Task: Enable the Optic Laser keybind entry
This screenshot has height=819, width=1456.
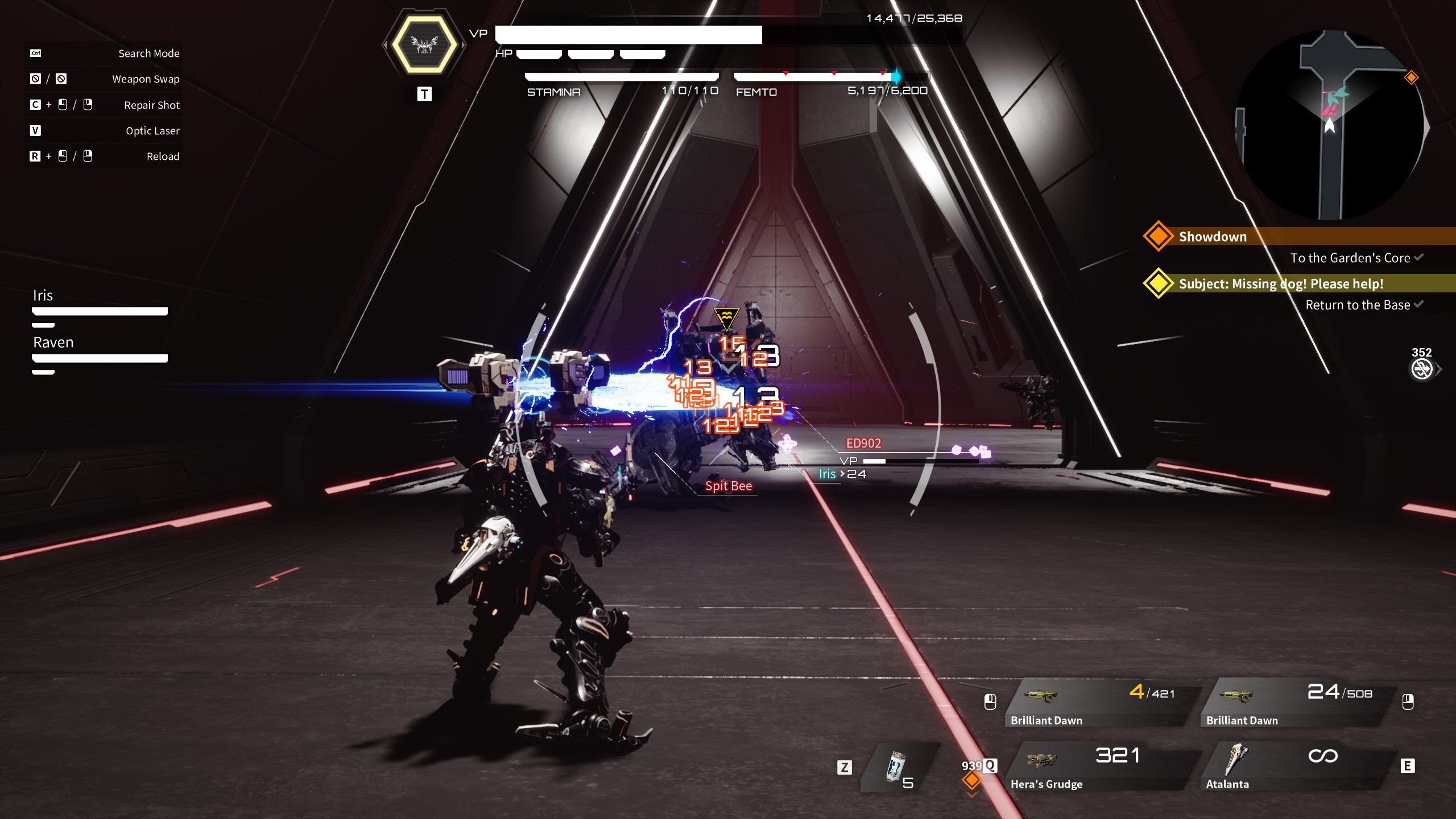Action: click(35, 130)
